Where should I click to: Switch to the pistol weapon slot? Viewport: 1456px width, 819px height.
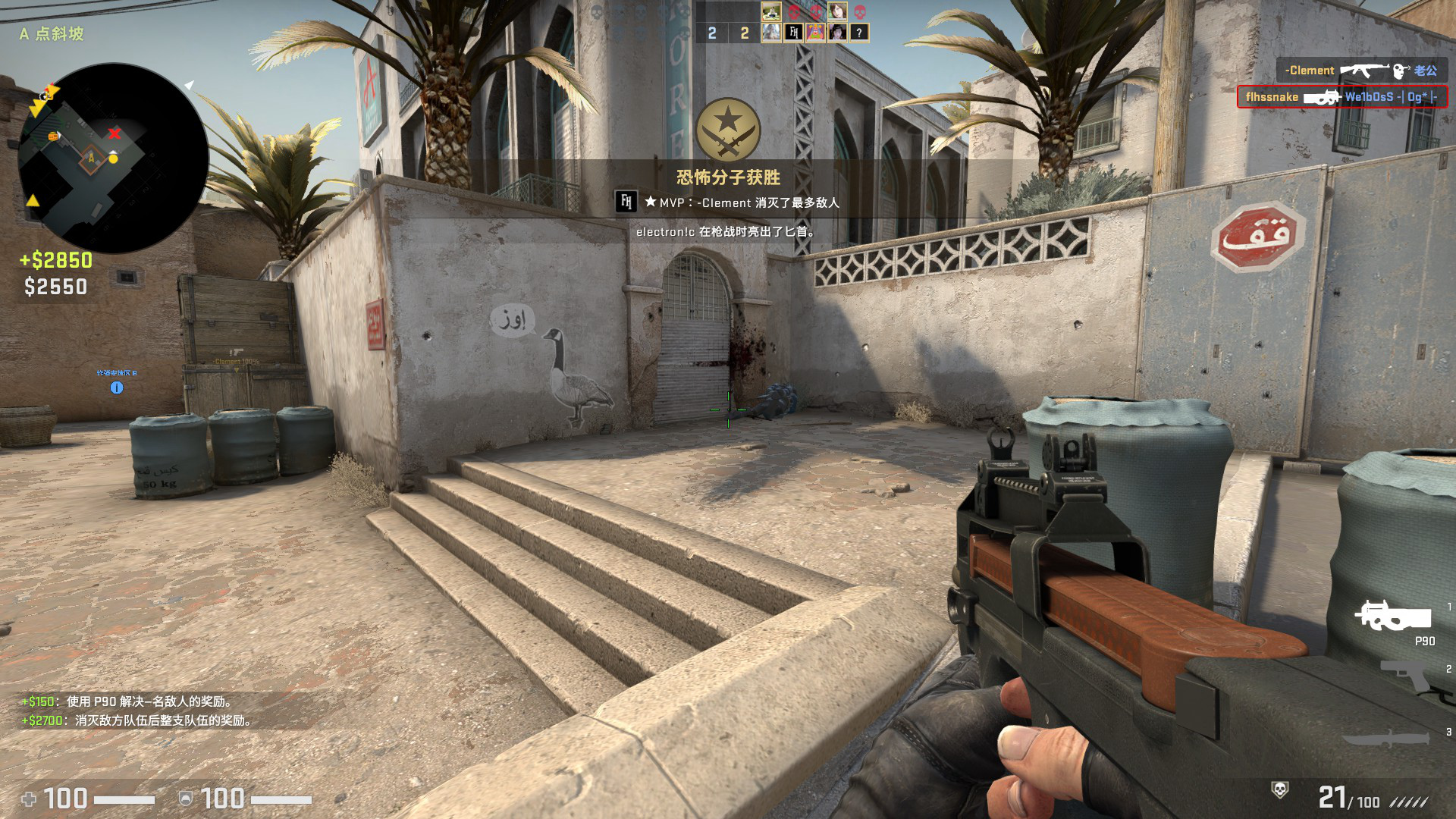[1407, 675]
